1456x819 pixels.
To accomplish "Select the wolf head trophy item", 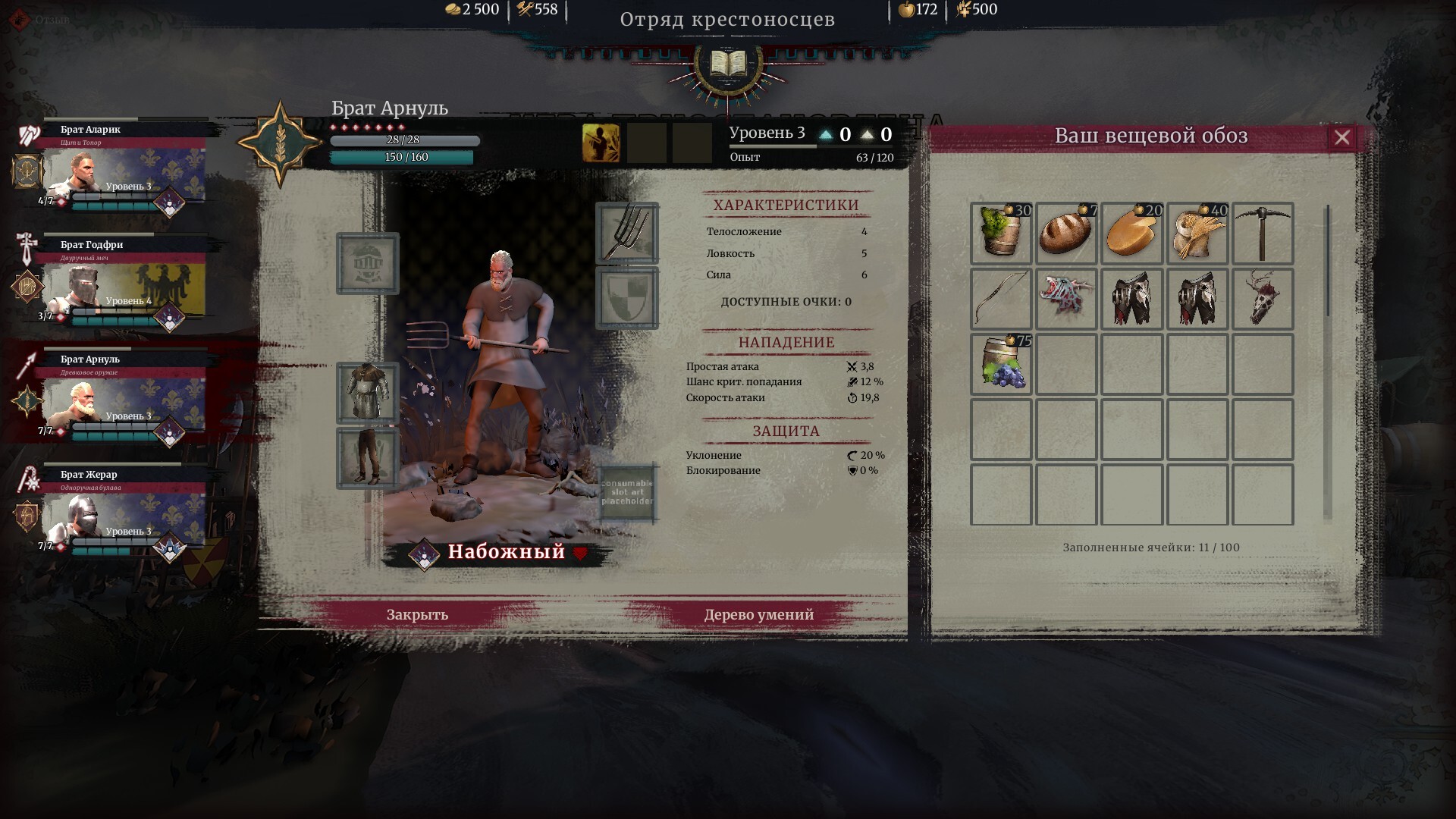I will 1066,299.
